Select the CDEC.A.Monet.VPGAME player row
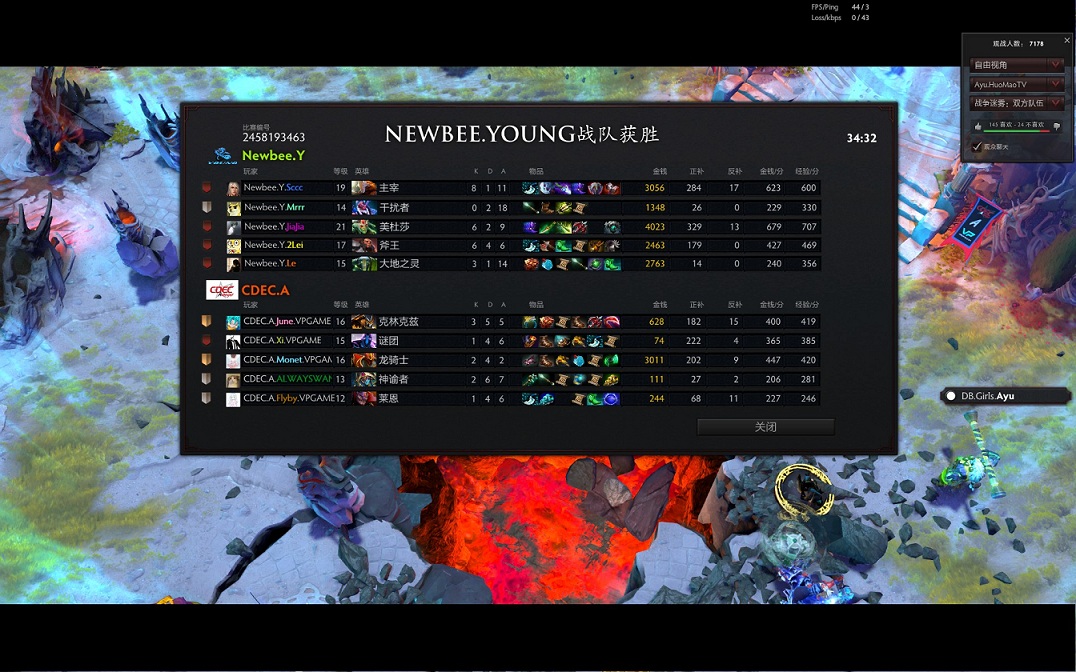This screenshot has height=672, width=1076. [286, 360]
